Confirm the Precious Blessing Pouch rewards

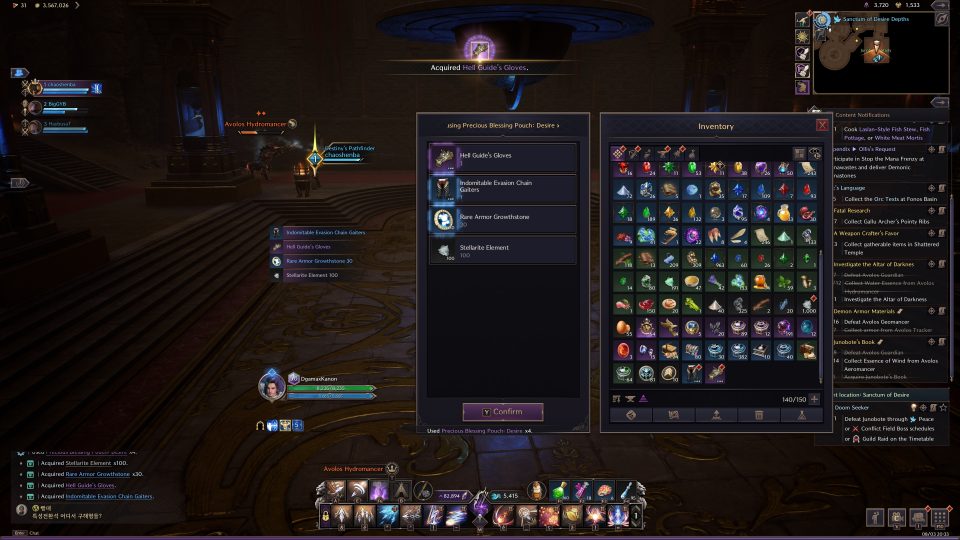click(502, 412)
